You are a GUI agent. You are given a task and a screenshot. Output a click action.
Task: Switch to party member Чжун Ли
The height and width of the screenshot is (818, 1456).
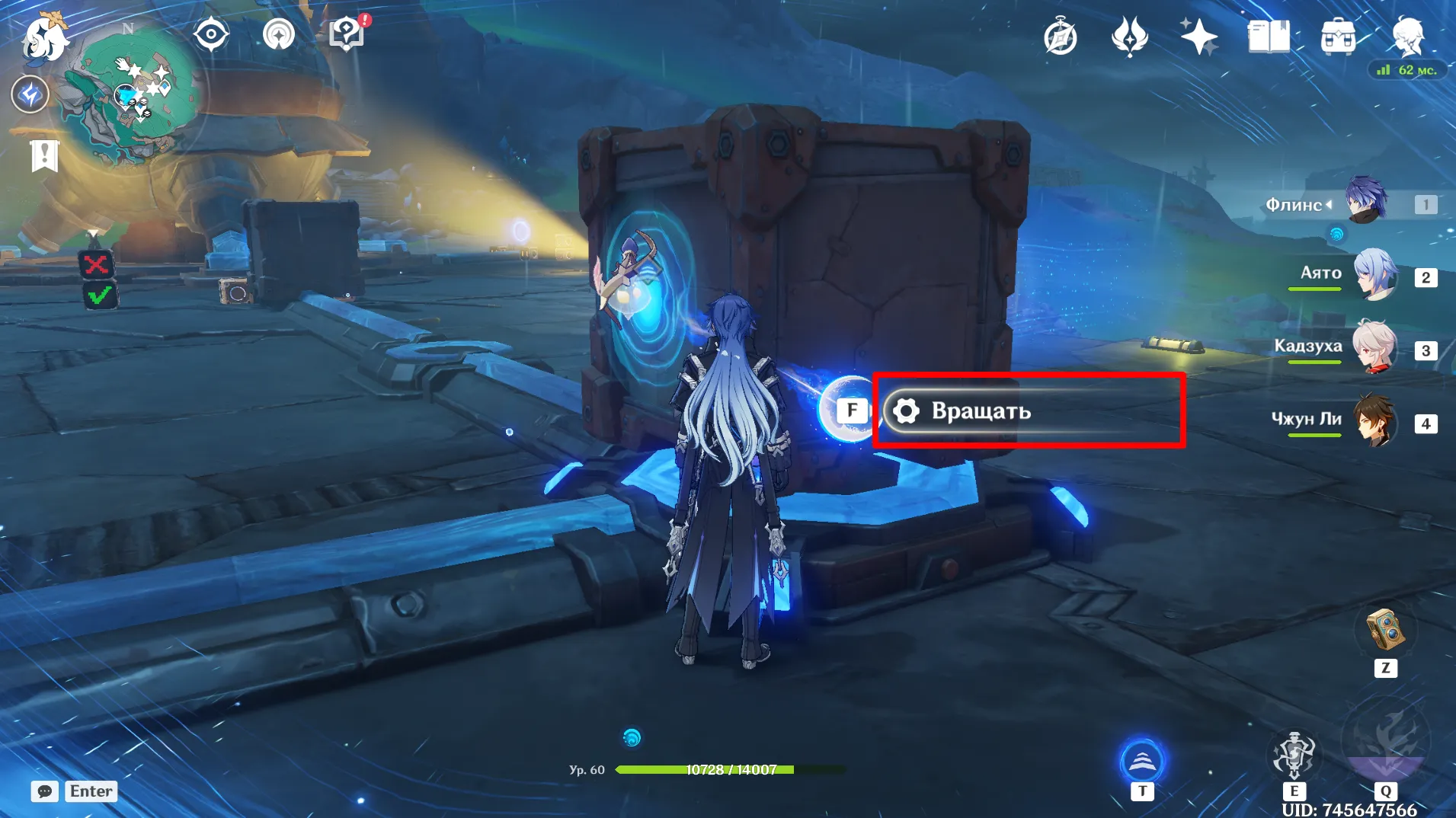1375,420
